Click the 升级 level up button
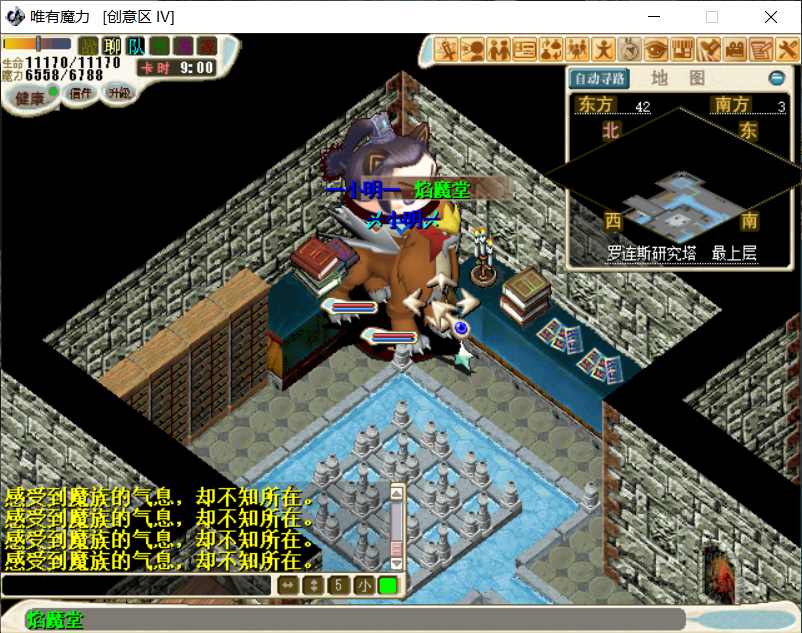The width and height of the screenshot is (802, 633). tap(120, 93)
